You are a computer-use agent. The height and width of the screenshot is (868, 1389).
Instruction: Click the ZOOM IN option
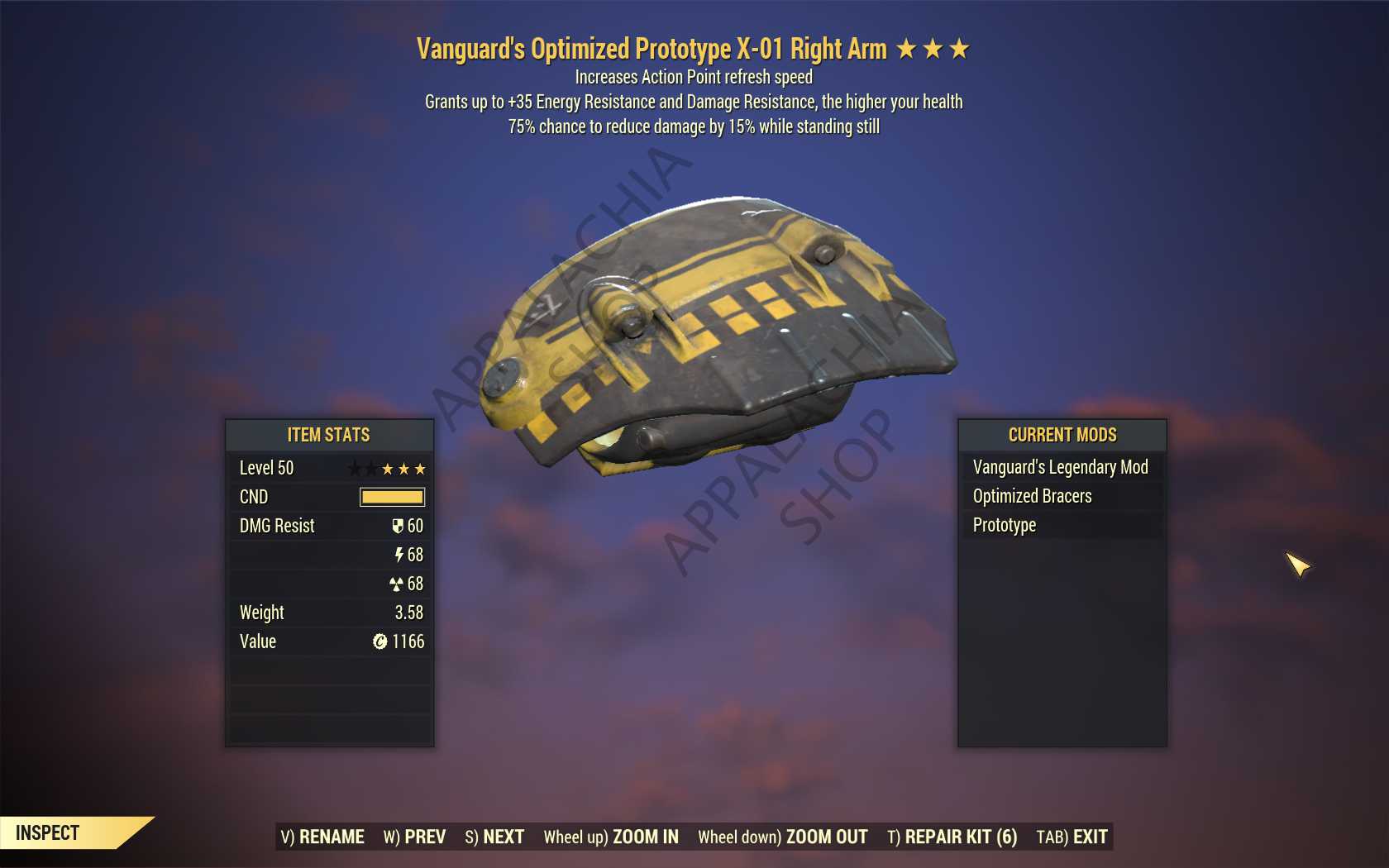[611, 837]
